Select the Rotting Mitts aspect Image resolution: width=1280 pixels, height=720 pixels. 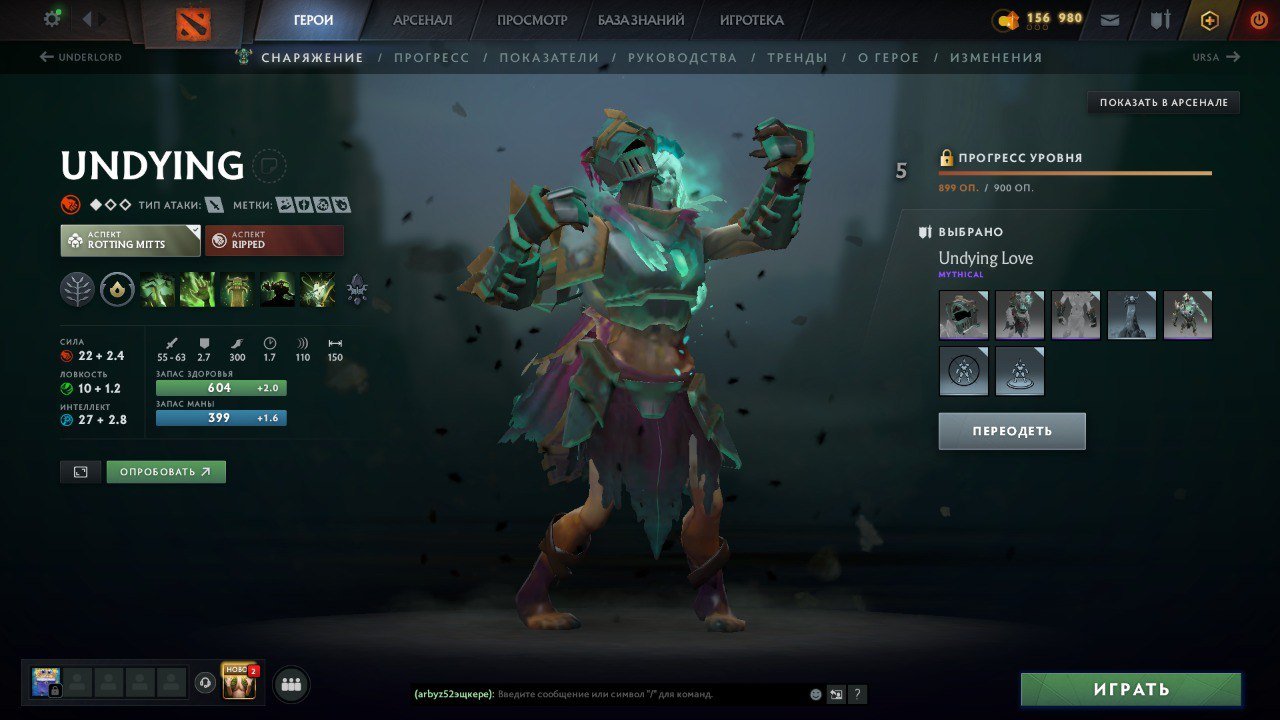click(x=129, y=239)
